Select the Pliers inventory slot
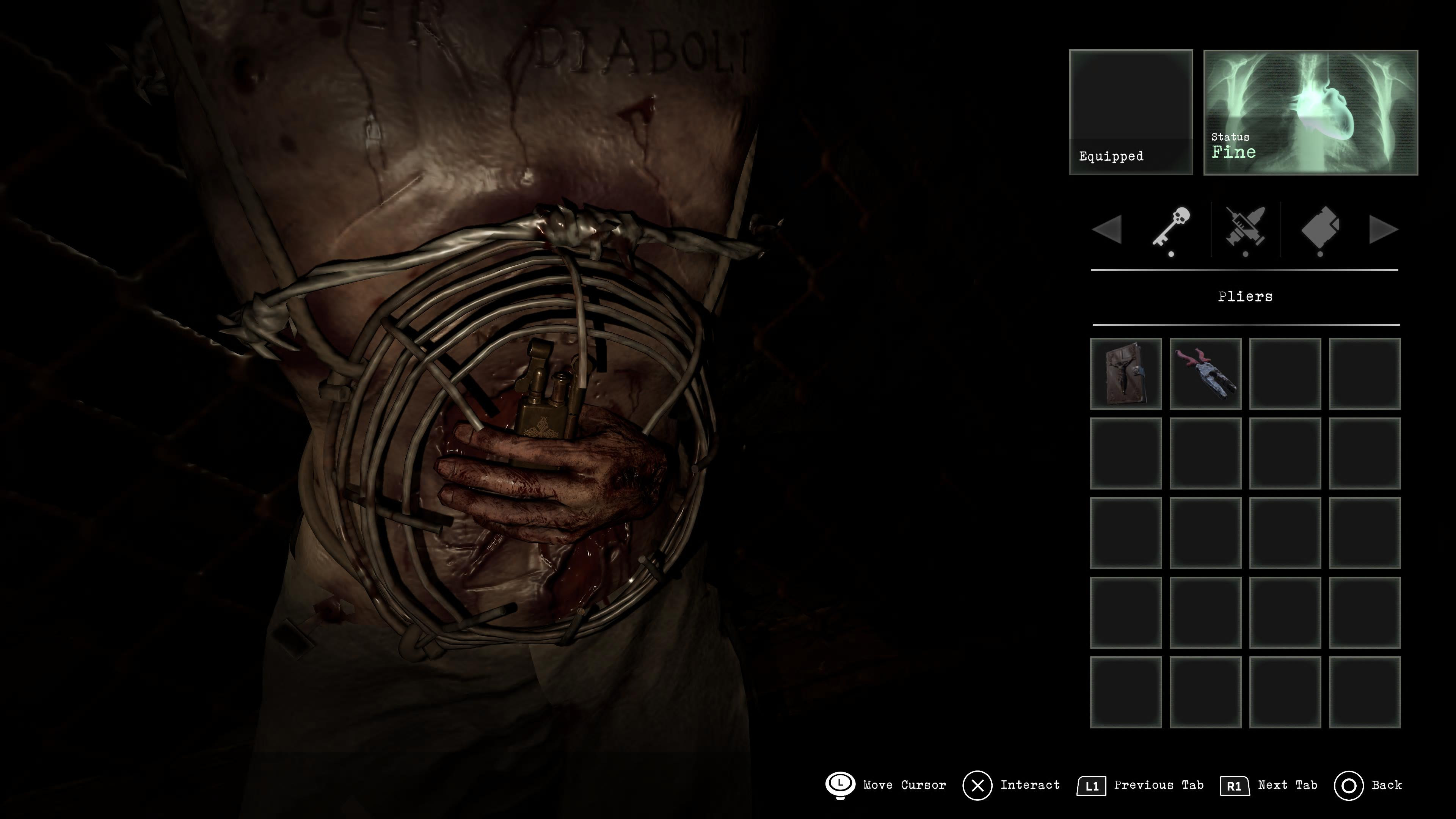The image size is (1456, 819). point(1205,373)
